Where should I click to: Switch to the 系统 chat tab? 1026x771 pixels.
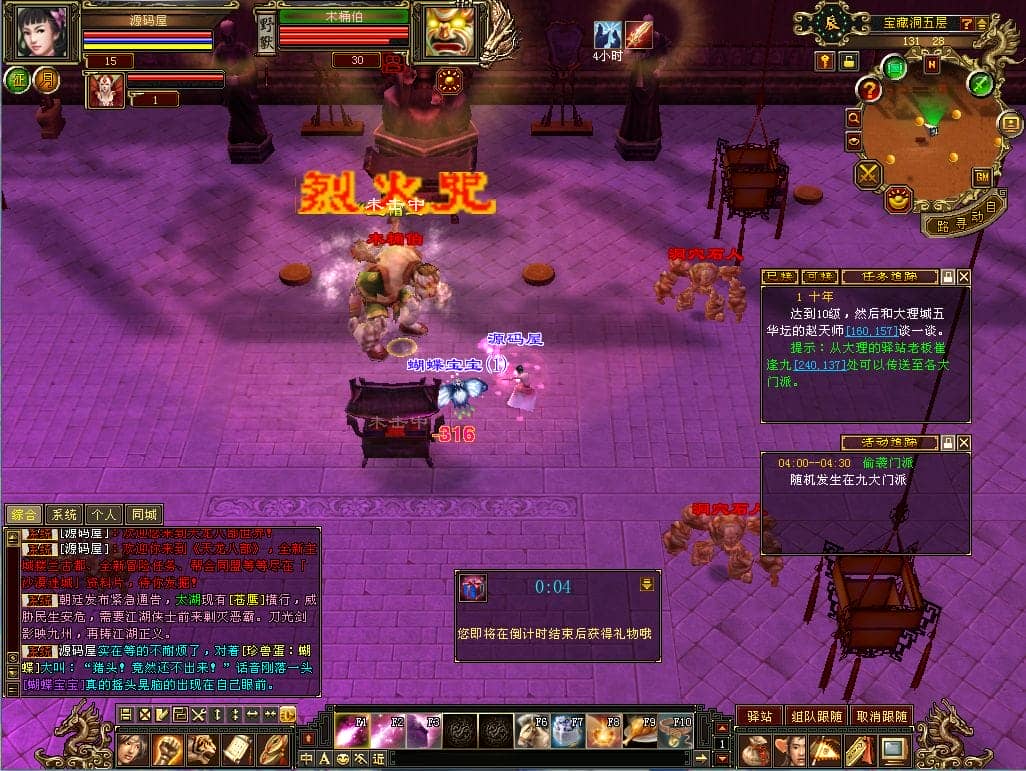(x=64, y=514)
